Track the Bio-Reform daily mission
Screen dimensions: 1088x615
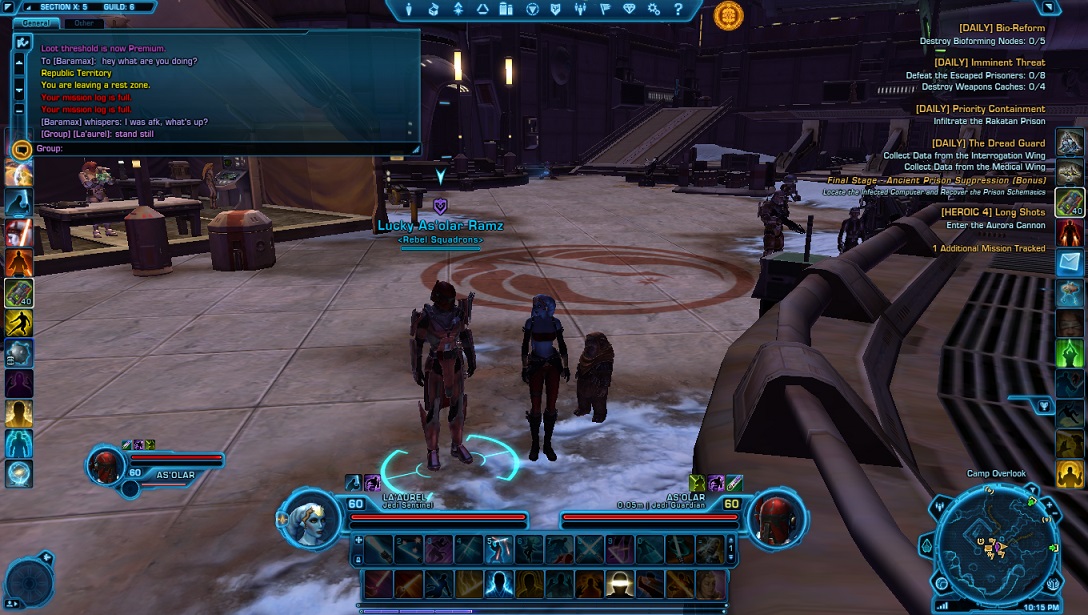click(987, 28)
